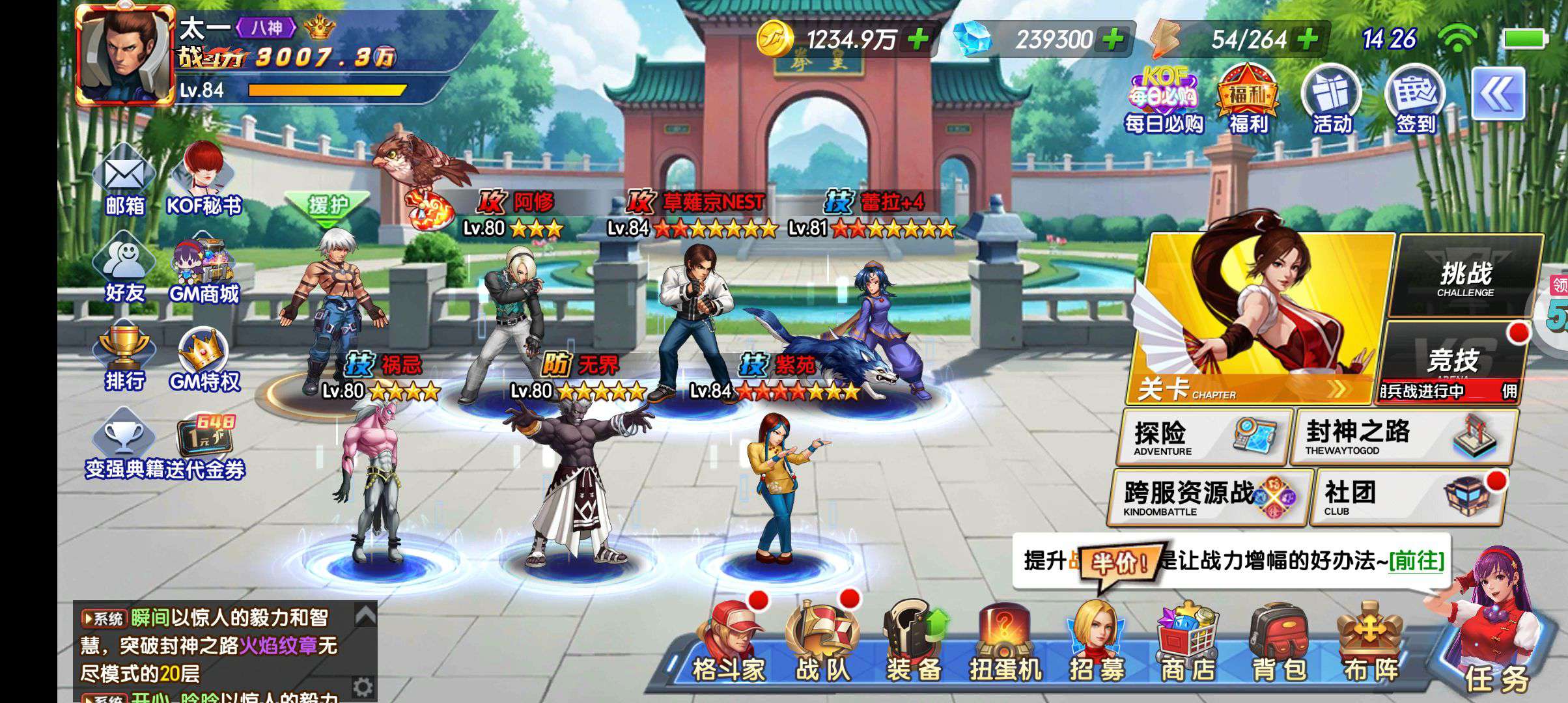Open the 挑战 Challenge mode
The height and width of the screenshot is (703, 1568).
(1466, 277)
